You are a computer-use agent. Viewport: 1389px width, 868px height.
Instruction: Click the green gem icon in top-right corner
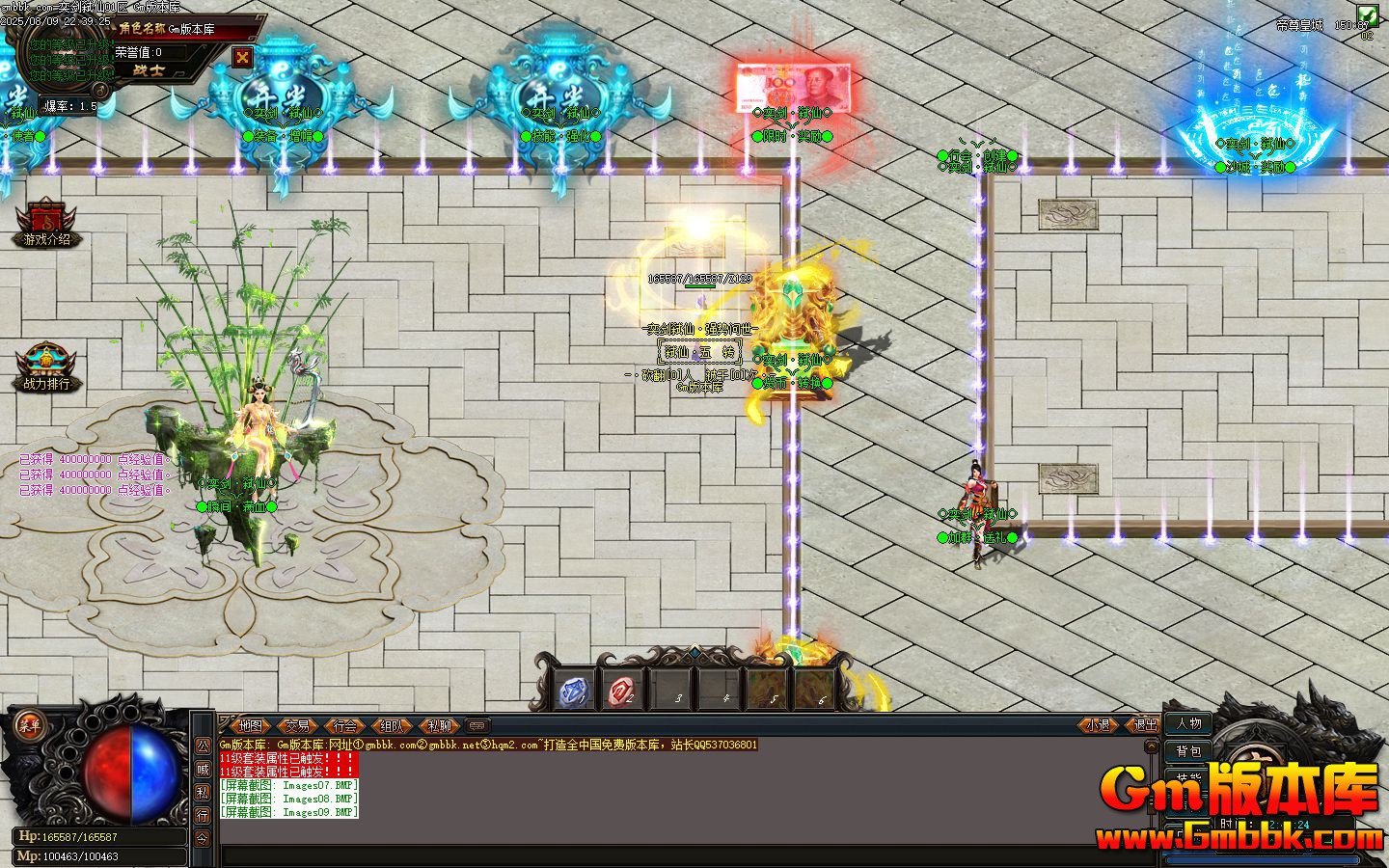pyautogui.click(x=1370, y=14)
